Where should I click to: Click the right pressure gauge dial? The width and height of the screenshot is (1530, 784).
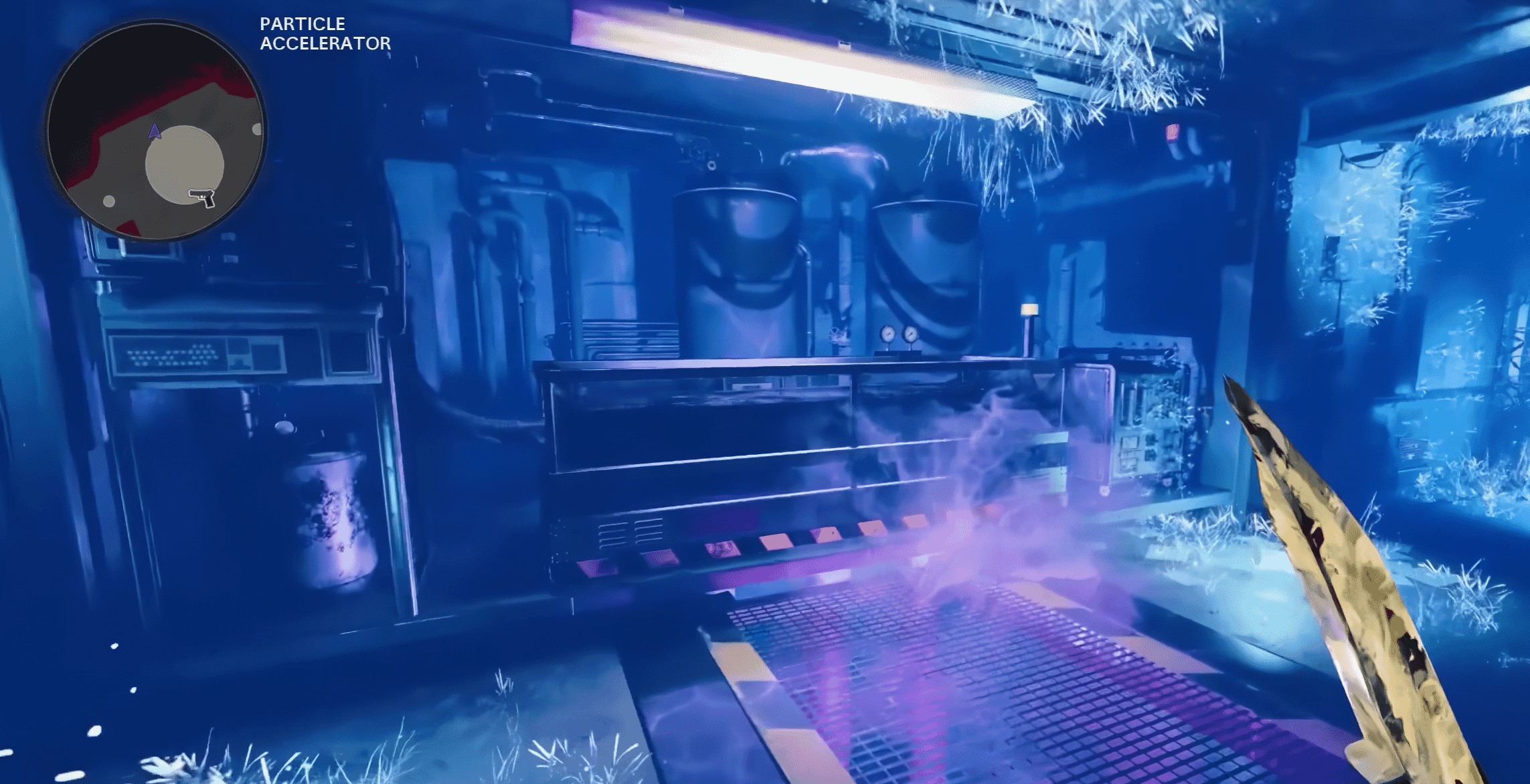pos(910,333)
